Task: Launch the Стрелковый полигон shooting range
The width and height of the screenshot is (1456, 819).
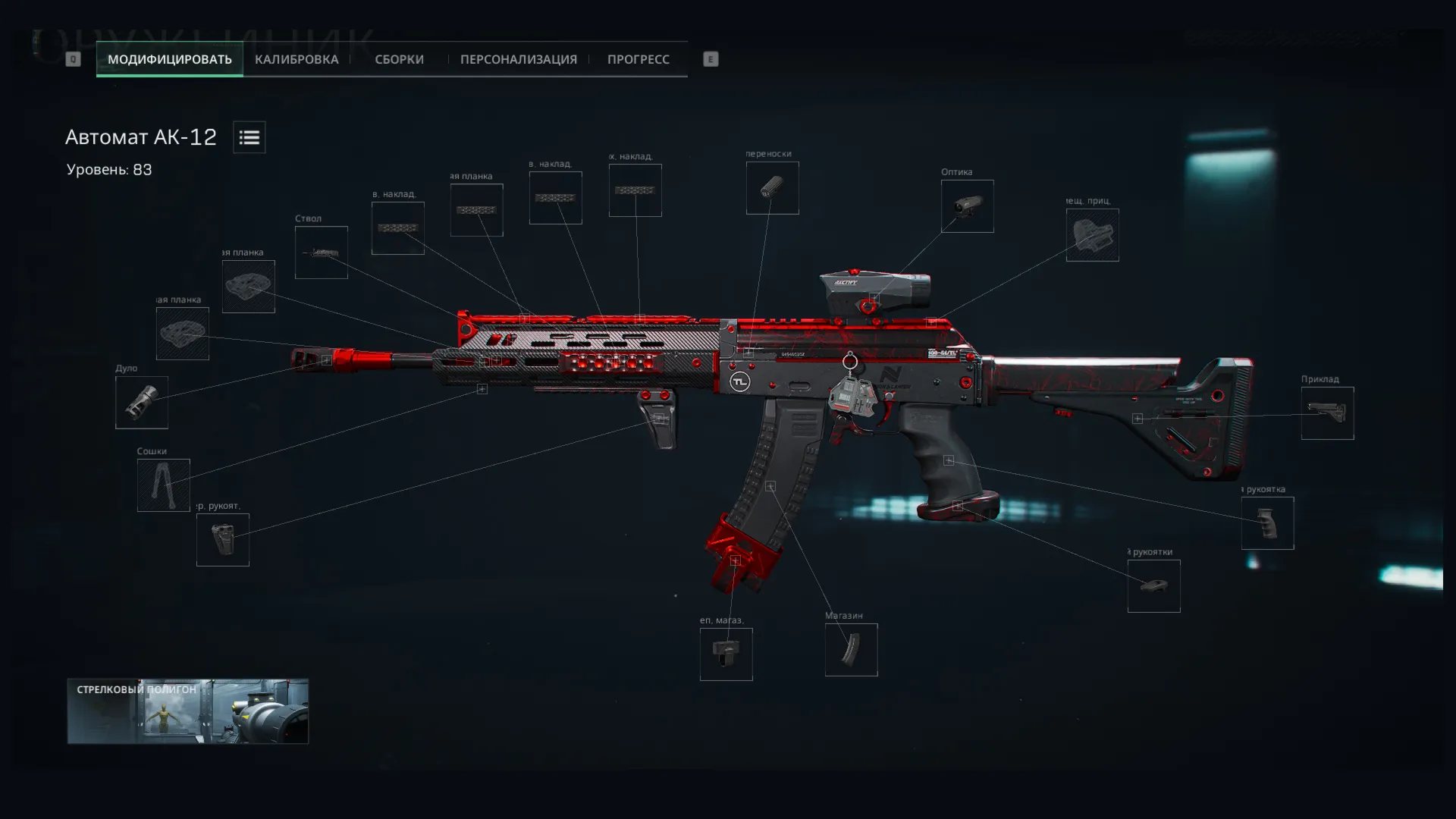Action: click(188, 711)
